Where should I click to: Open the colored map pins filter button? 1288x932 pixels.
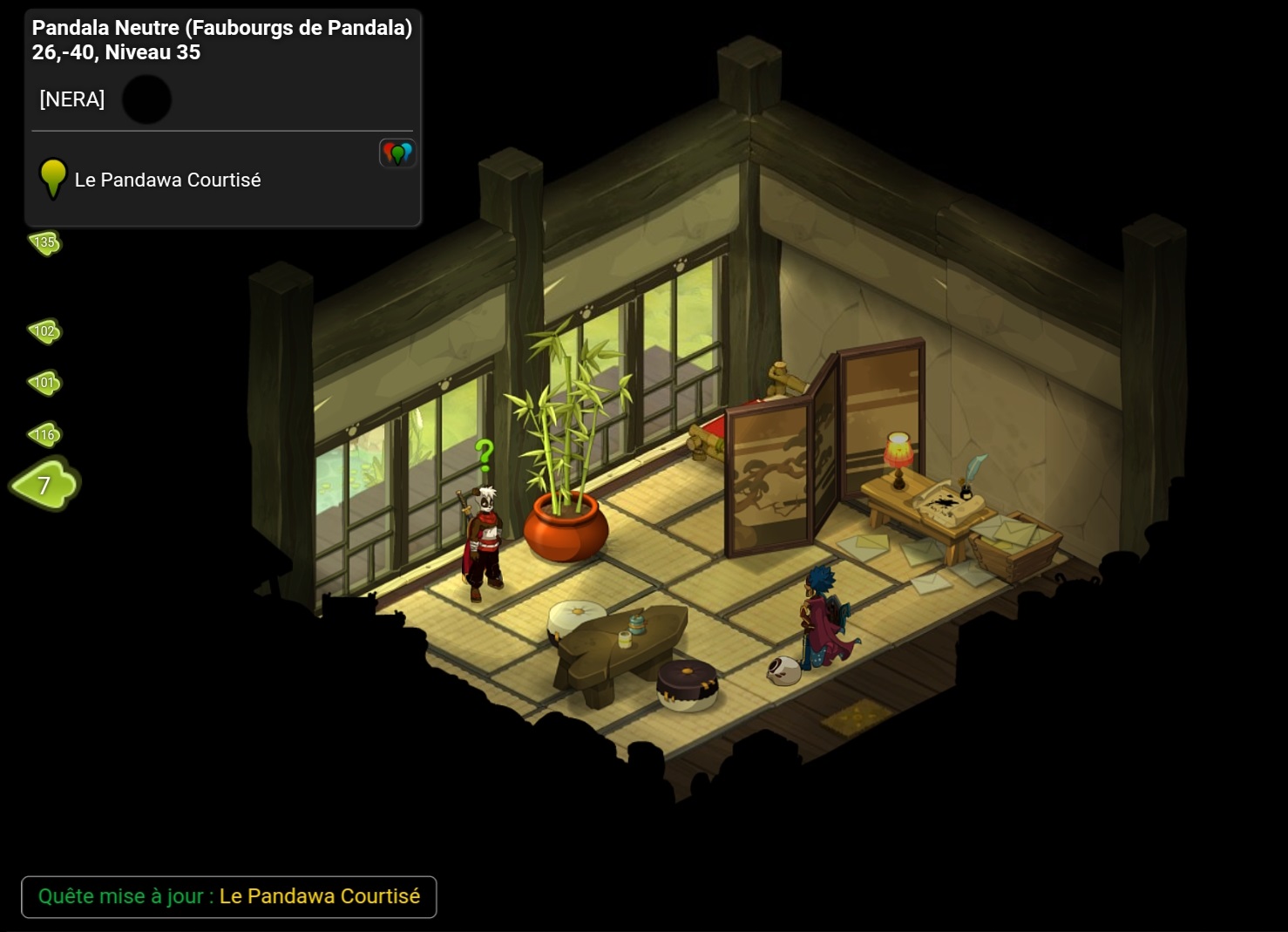[397, 153]
